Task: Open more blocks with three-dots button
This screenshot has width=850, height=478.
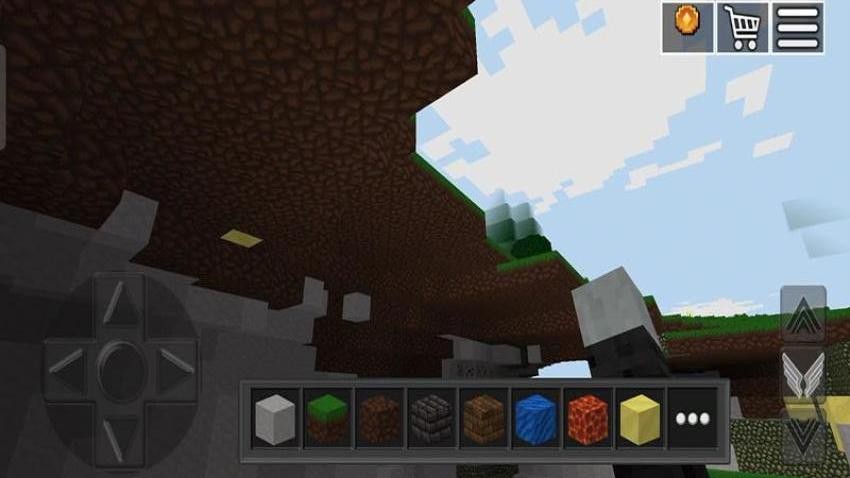Action: (690, 415)
